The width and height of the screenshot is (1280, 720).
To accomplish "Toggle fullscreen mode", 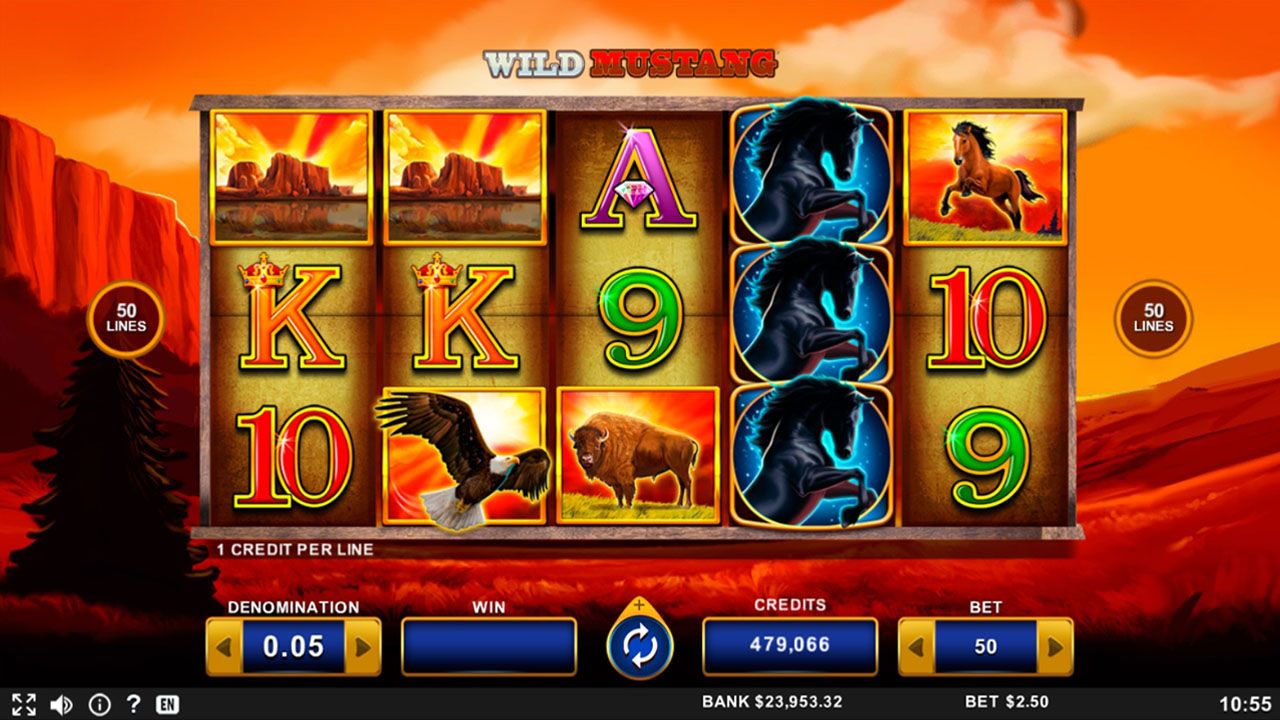I will click(x=24, y=704).
